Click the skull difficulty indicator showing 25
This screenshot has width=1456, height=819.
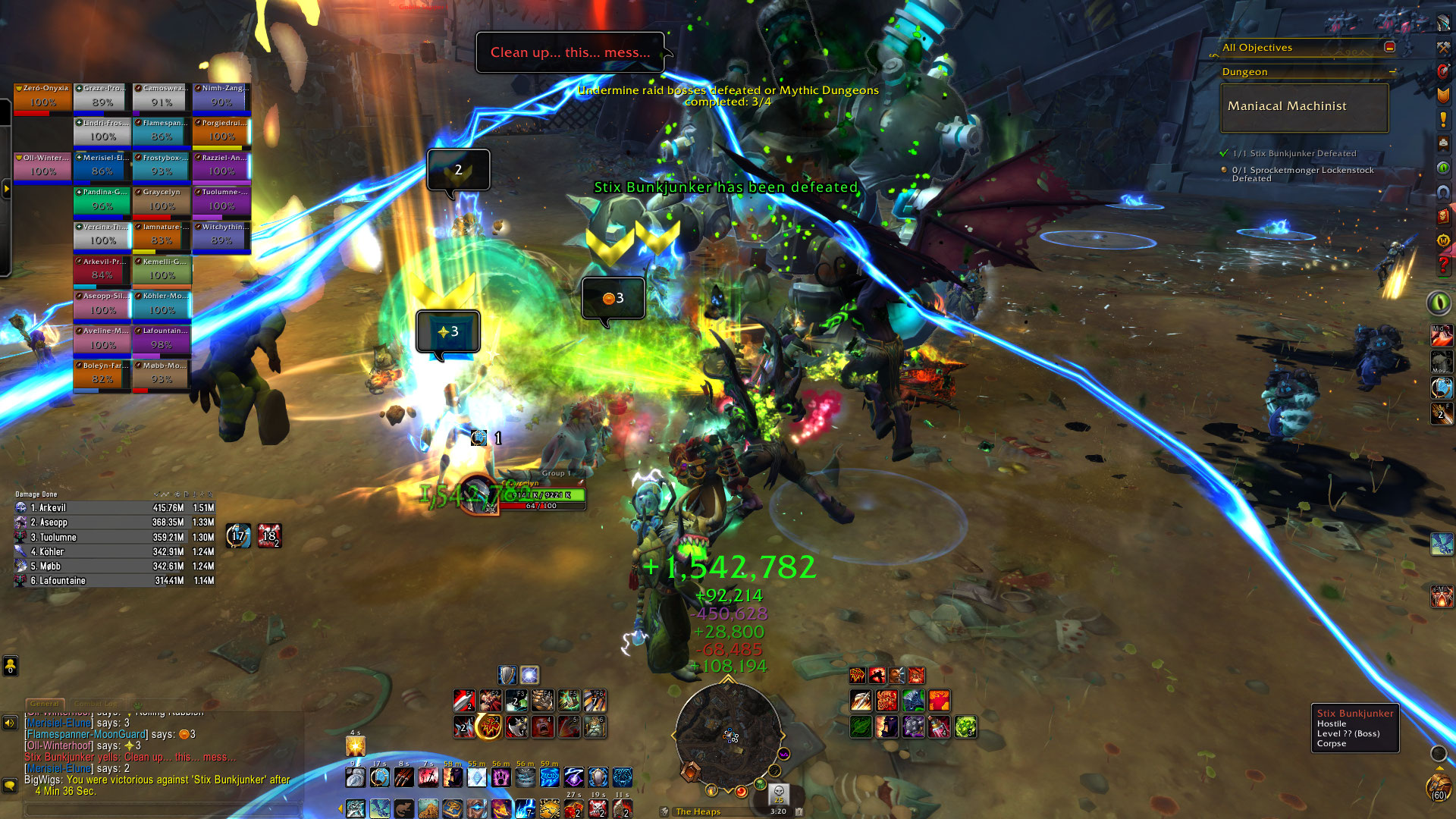tap(779, 793)
